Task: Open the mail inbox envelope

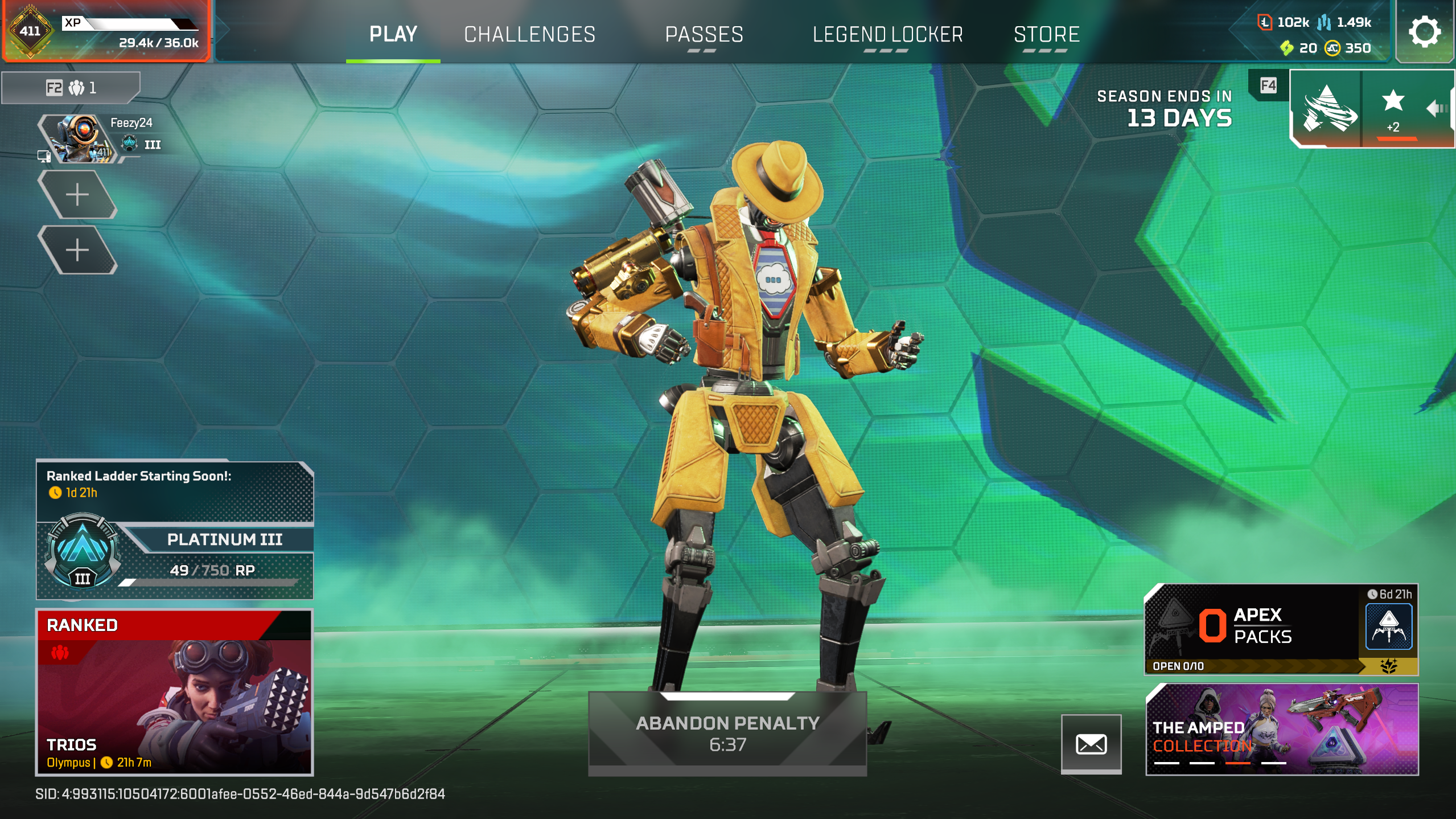Action: pos(1091,743)
